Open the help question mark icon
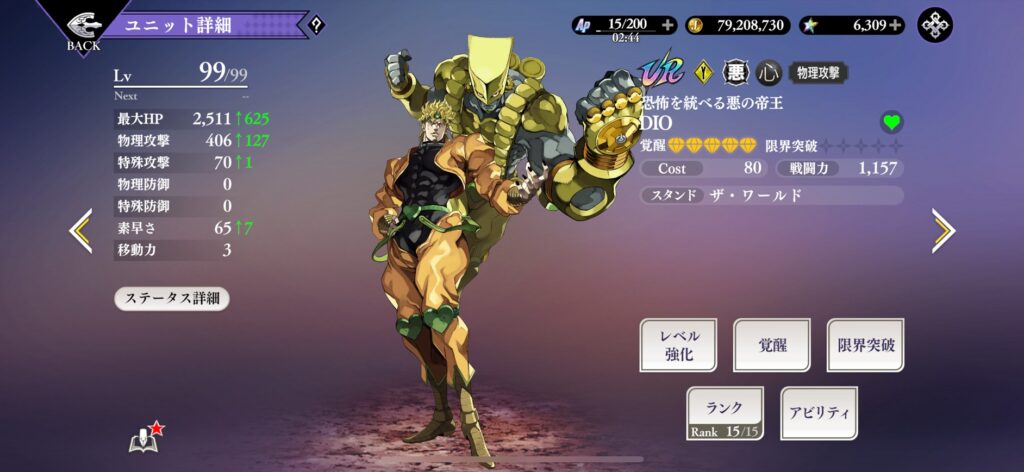 point(316,25)
